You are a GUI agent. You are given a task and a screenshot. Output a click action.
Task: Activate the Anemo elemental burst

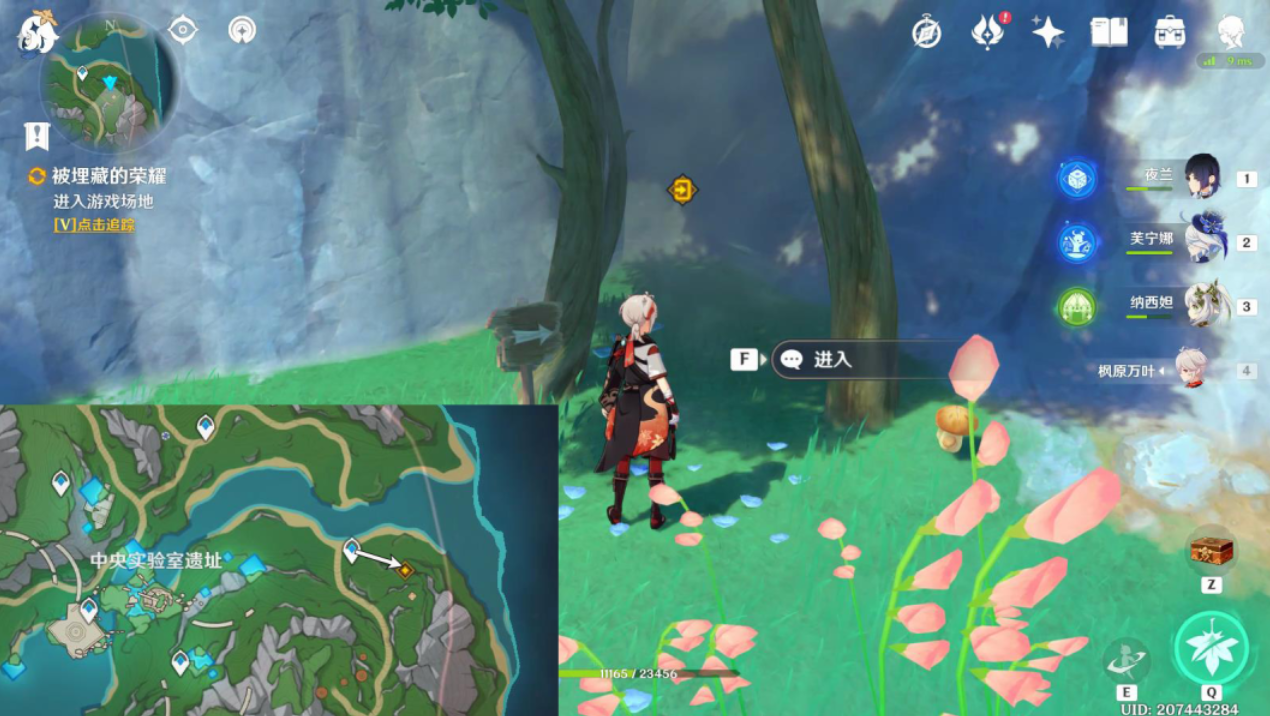(x=1211, y=648)
